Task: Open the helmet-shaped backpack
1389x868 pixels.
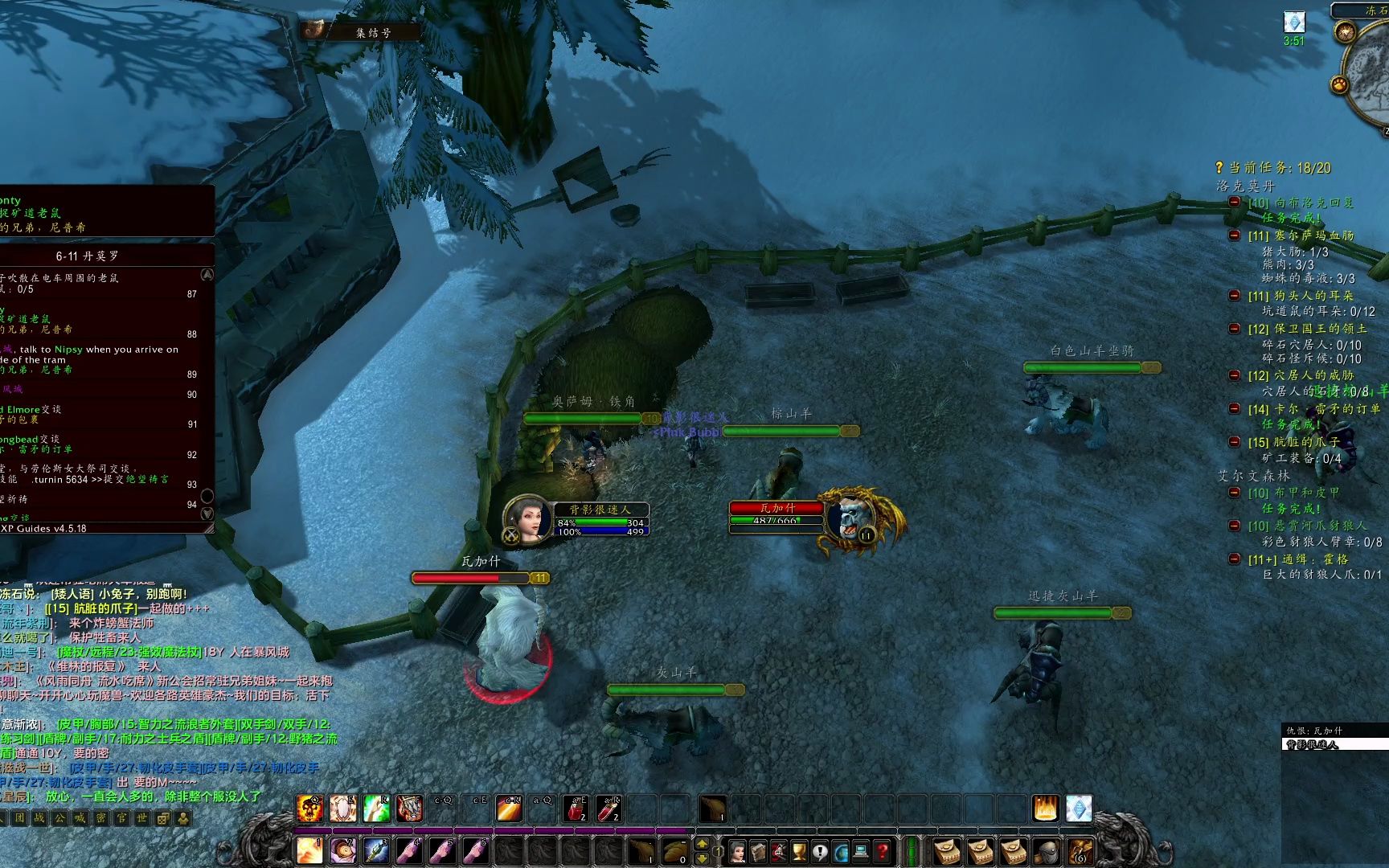Action: (1047, 850)
